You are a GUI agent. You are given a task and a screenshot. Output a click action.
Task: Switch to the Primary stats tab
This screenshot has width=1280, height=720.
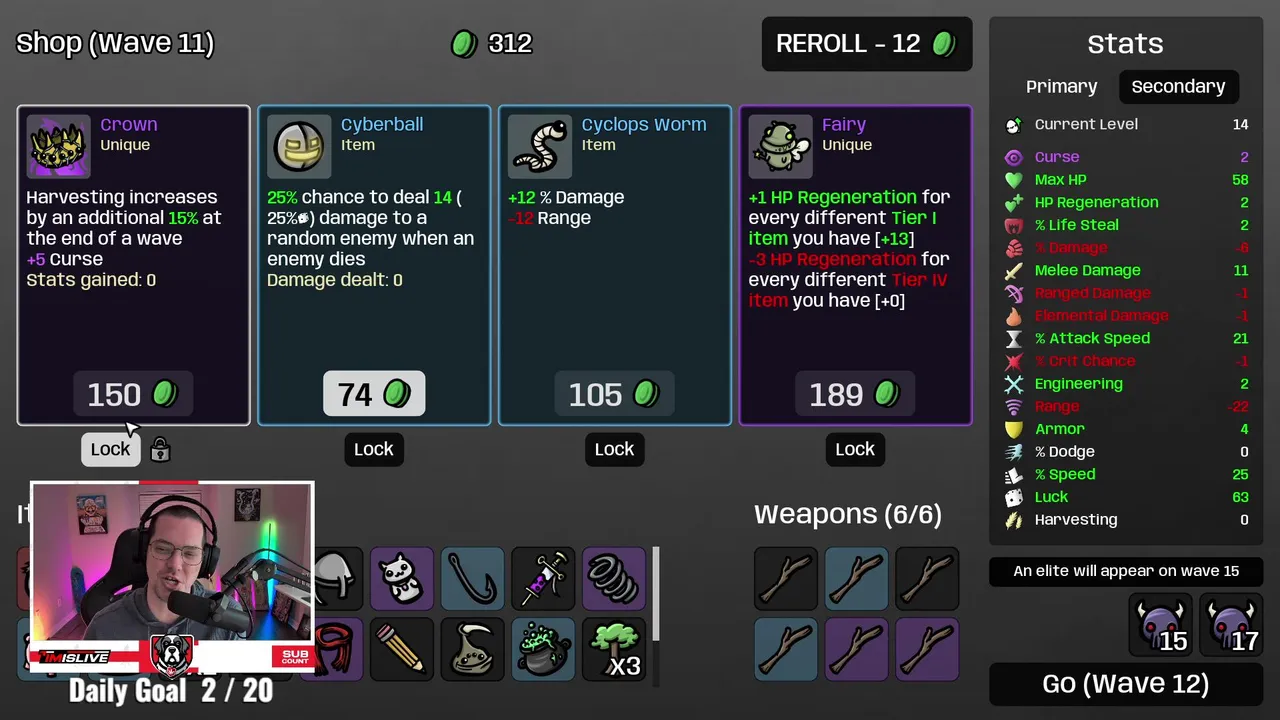(x=1061, y=87)
